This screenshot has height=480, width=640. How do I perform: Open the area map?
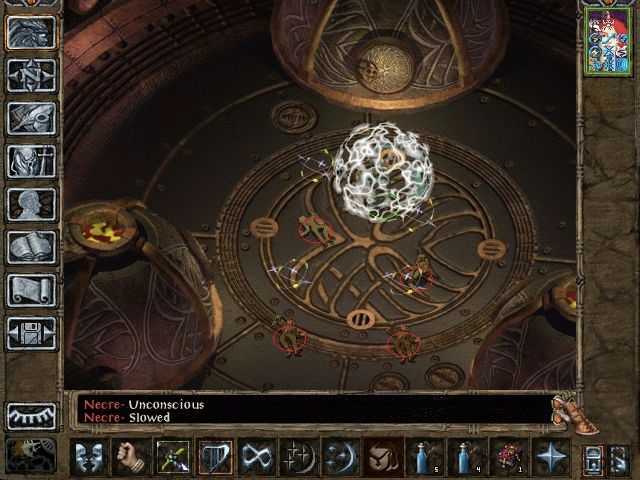pyautogui.click(x=31, y=75)
